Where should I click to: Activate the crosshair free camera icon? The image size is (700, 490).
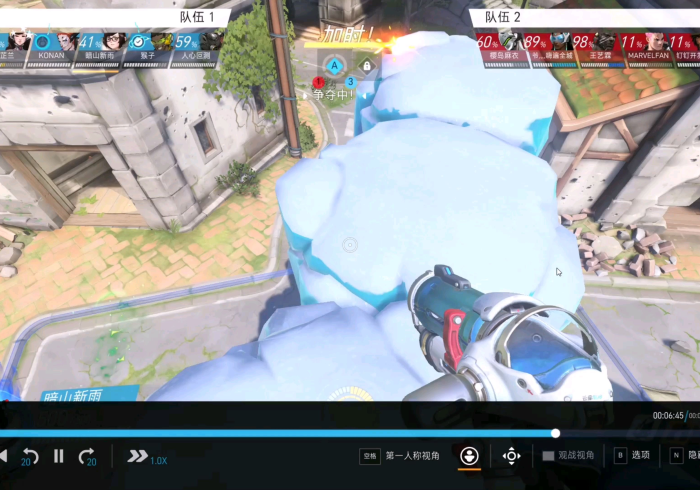(x=511, y=456)
